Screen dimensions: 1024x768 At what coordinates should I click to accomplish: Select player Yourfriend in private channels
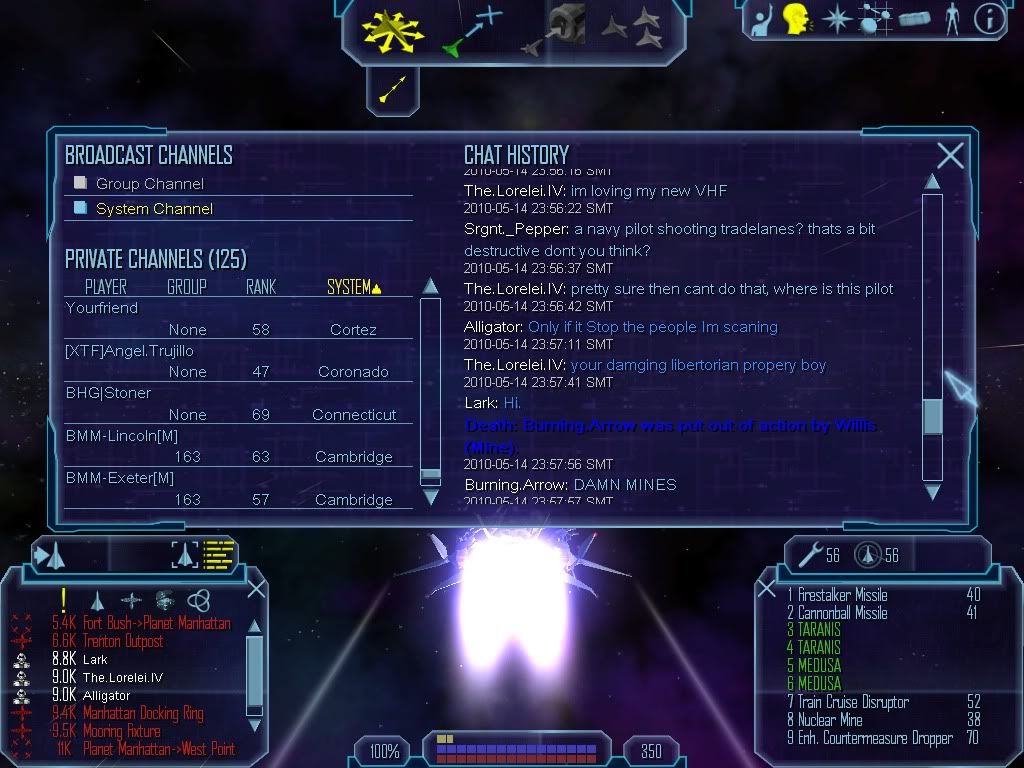[x=102, y=308]
